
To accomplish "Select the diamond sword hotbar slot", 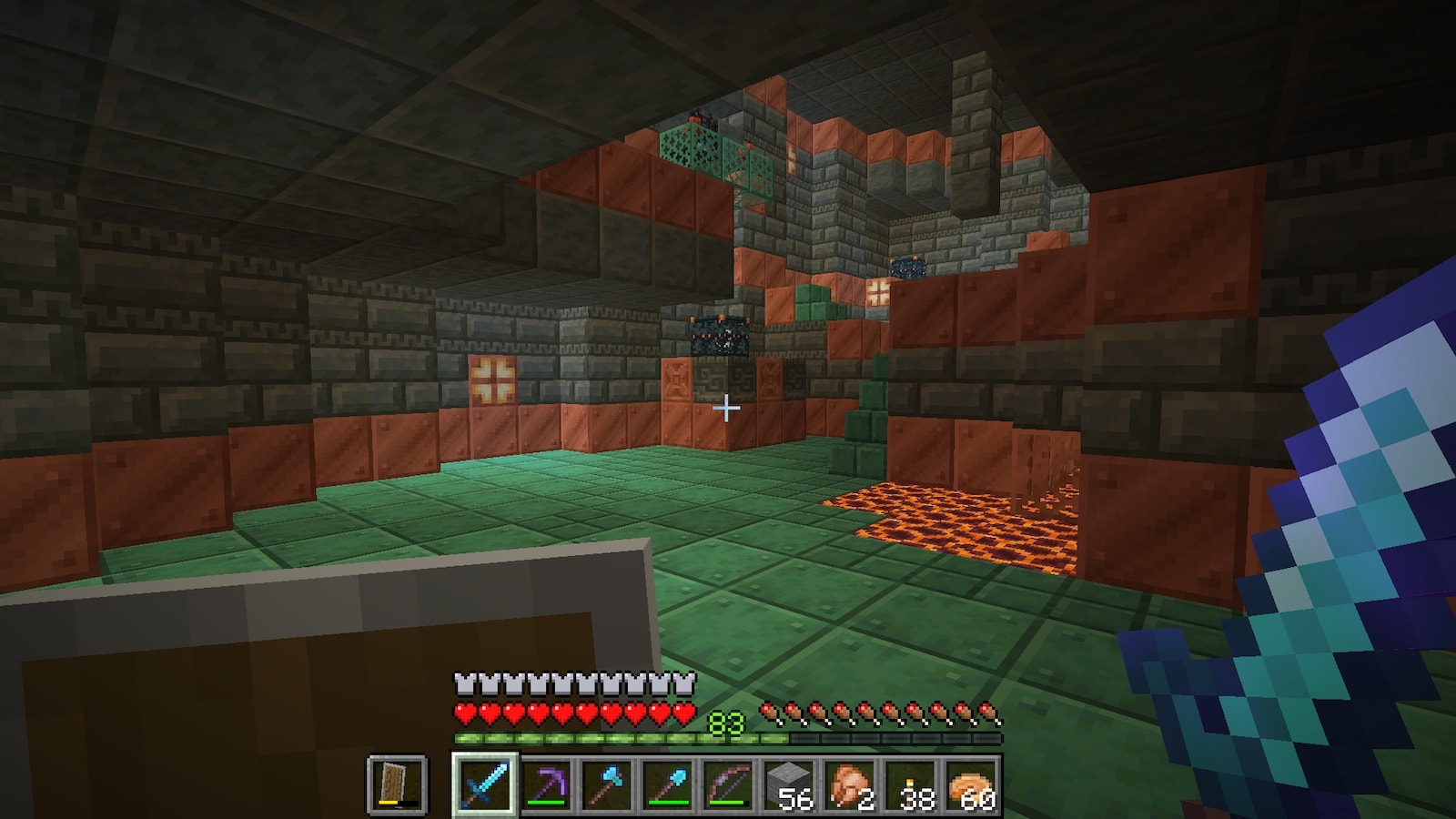I will point(484,784).
